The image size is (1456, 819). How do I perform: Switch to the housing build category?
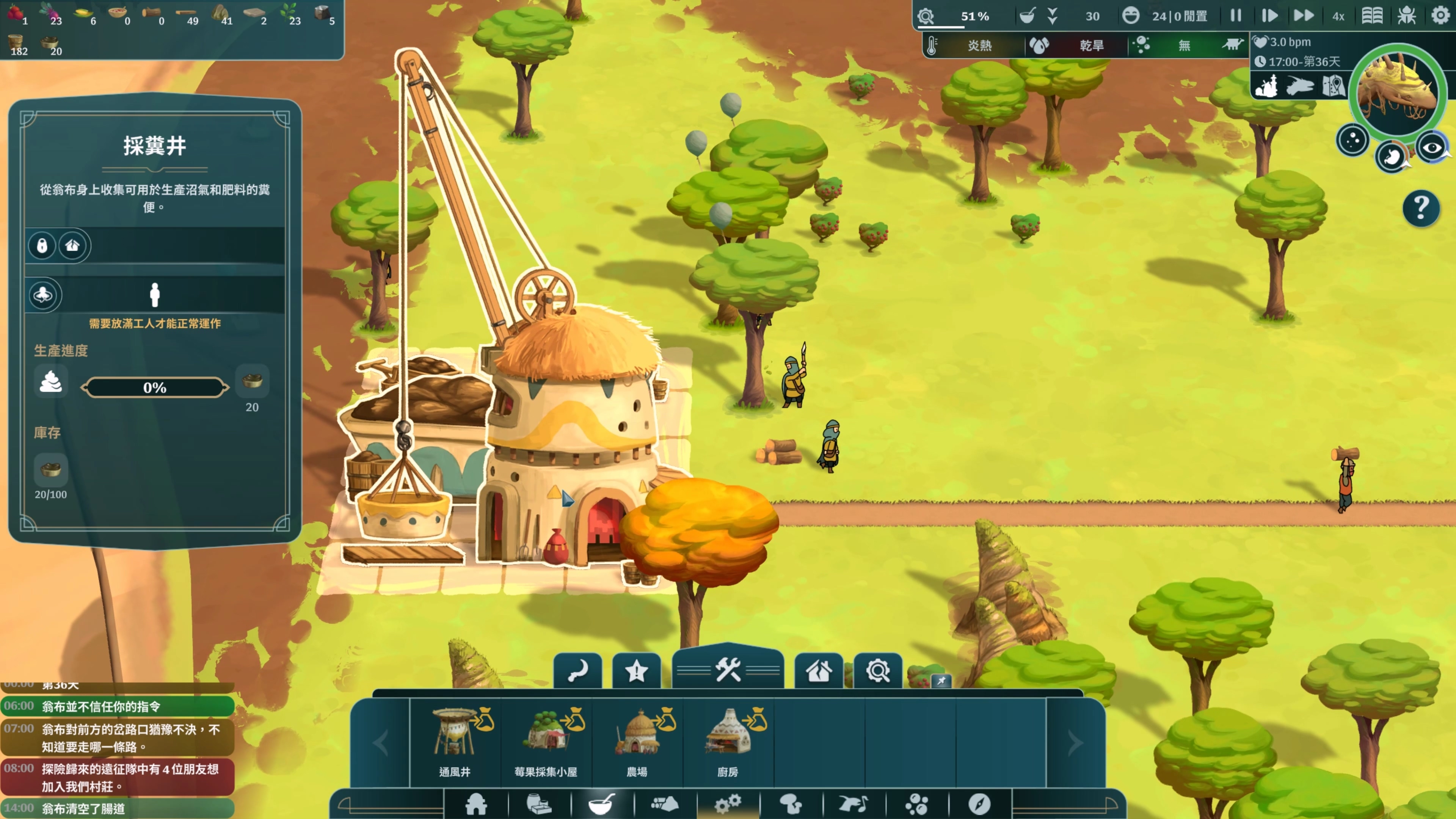476,804
